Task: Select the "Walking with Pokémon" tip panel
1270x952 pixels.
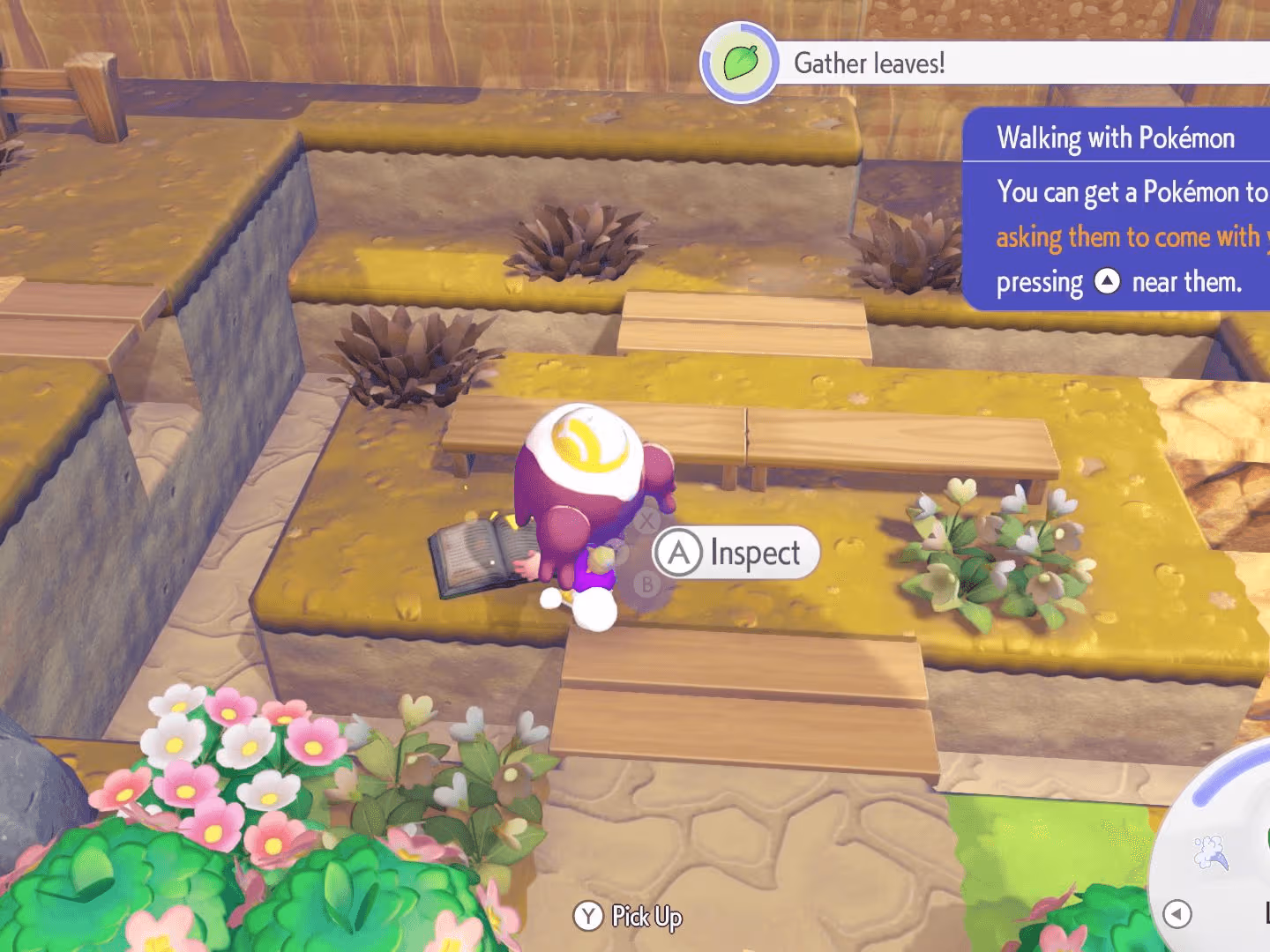Action: (x=1117, y=209)
